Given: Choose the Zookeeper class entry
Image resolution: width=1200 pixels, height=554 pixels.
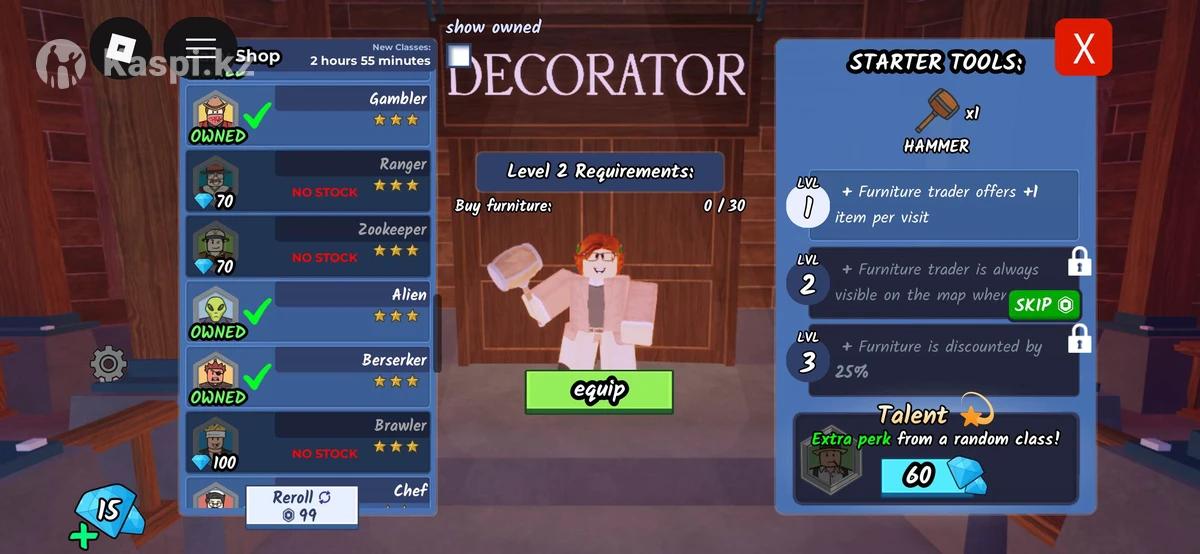Looking at the screenshot, I should click(309, 246).
